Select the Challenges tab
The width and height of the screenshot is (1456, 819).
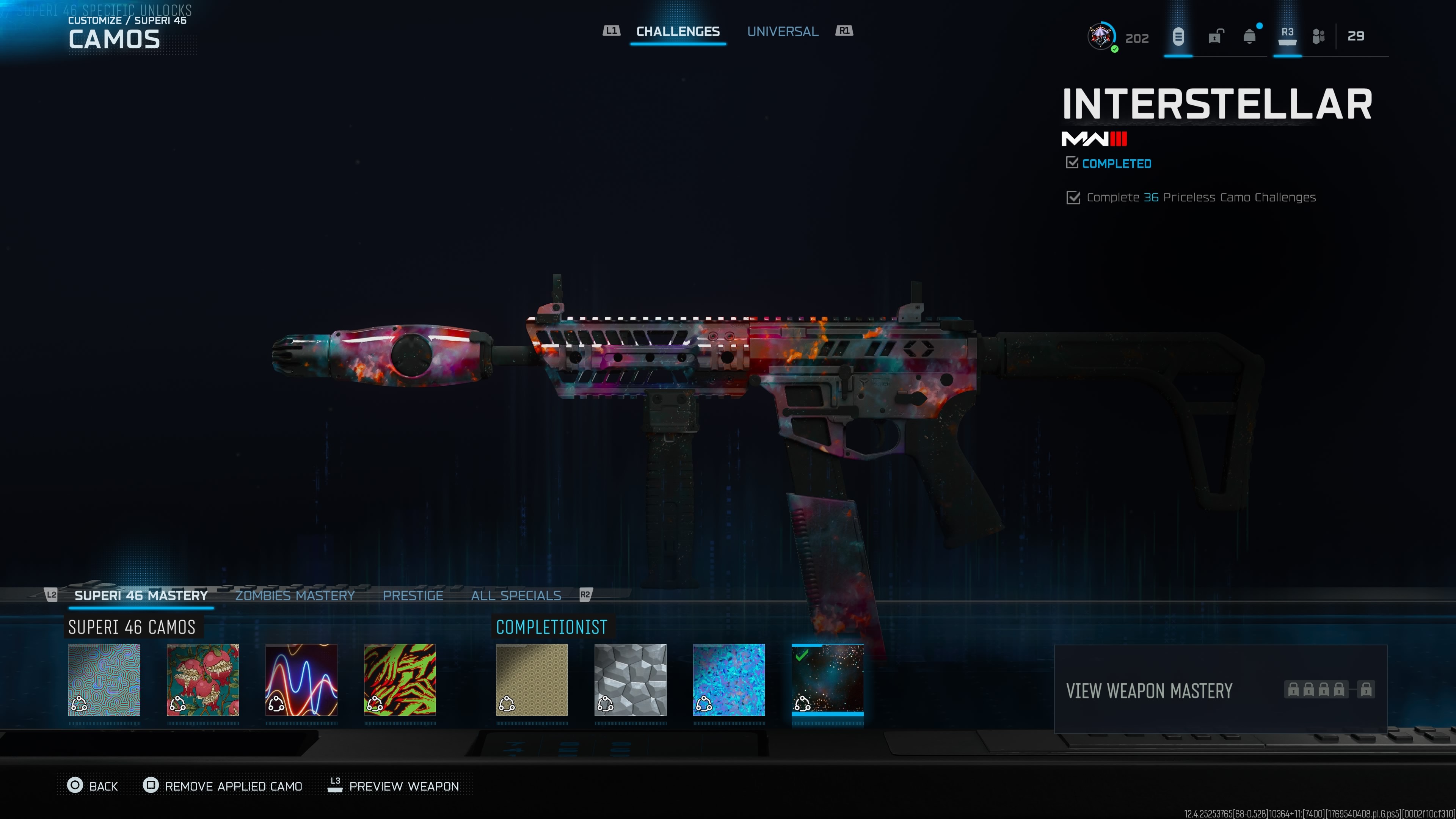[678, 31]
